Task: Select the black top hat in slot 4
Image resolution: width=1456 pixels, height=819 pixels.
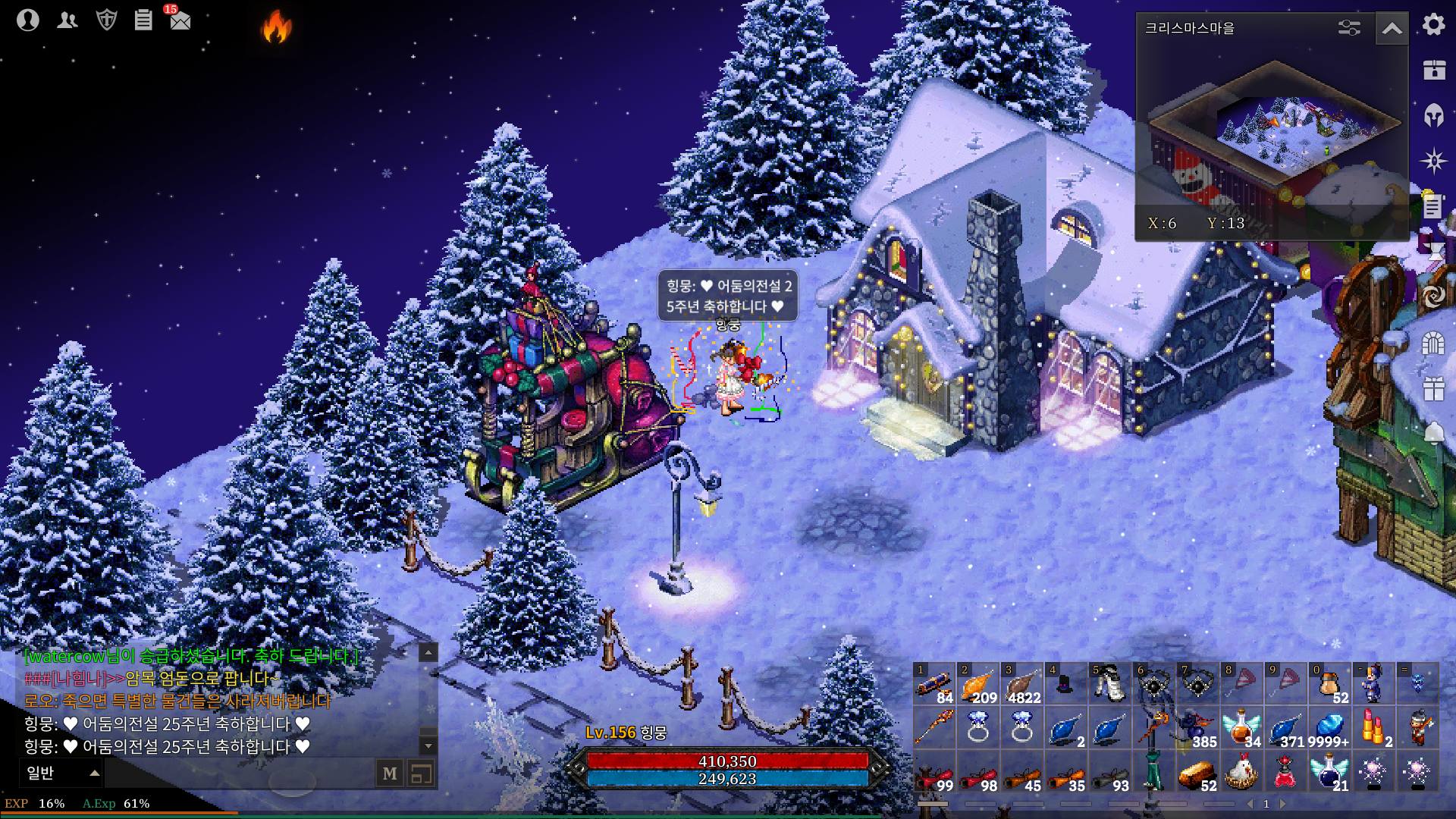Action: click(x=1065, y=684)
